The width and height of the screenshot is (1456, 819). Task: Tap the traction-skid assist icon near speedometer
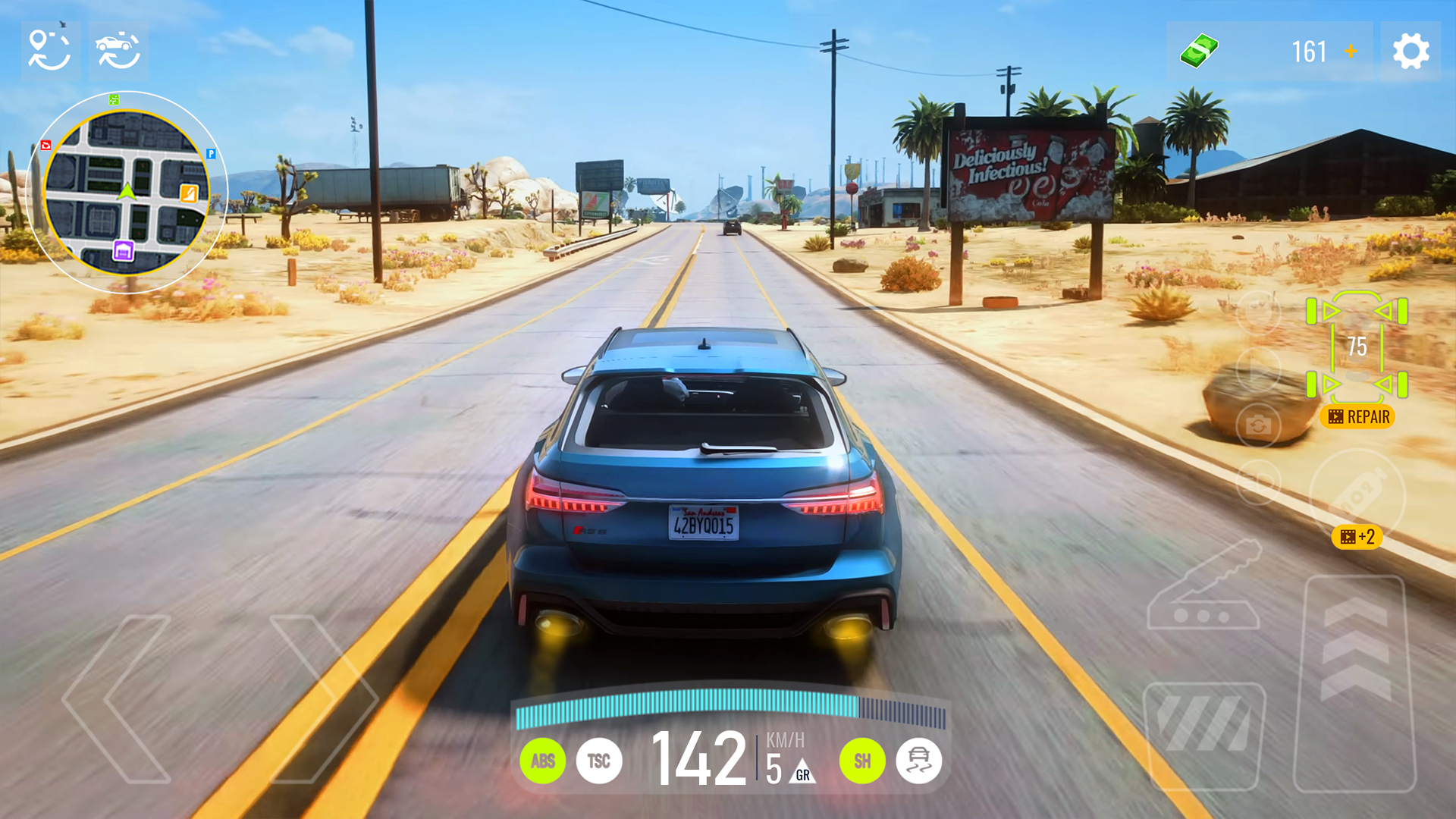[918, 761]
